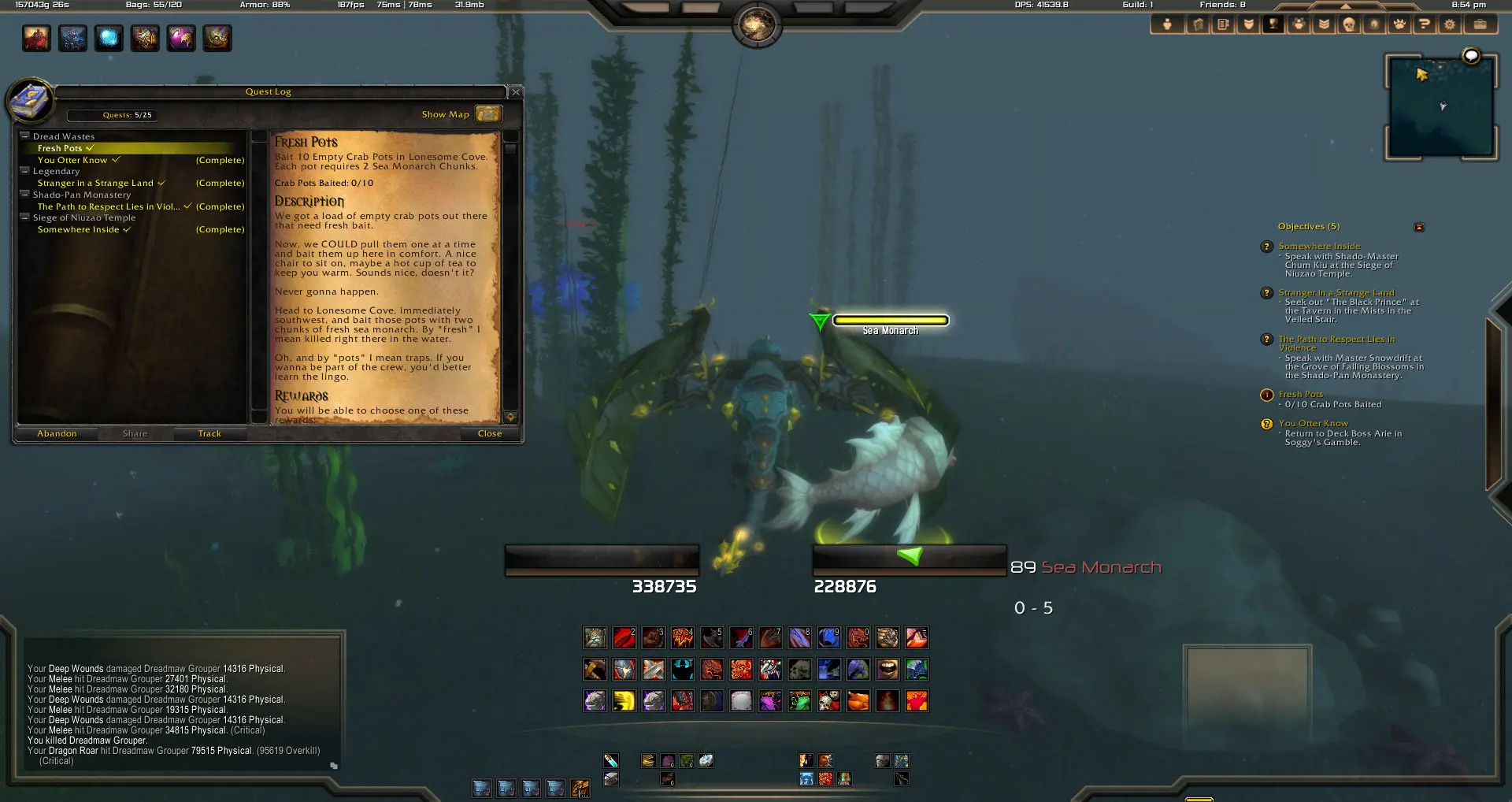Use the roasted turkey food icon
Viewport: 1512px width, 802px height.
click(x=858, y=701)
